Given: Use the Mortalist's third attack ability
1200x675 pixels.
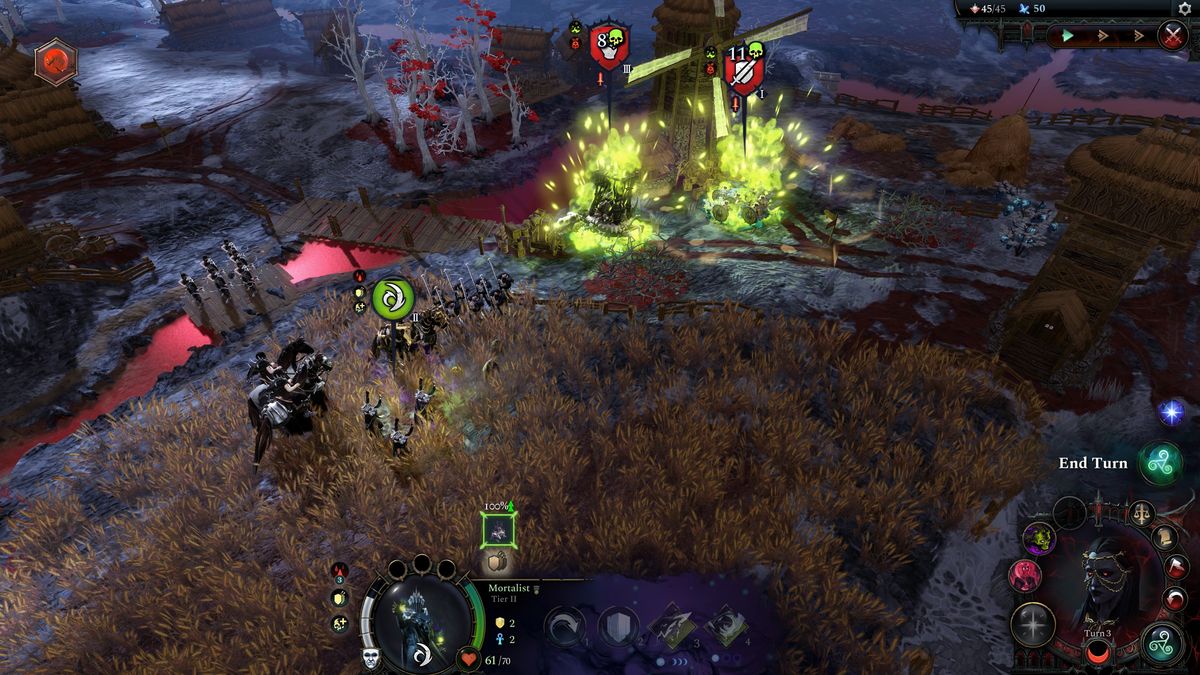Looking at the screenshot, I should point(671,627).
